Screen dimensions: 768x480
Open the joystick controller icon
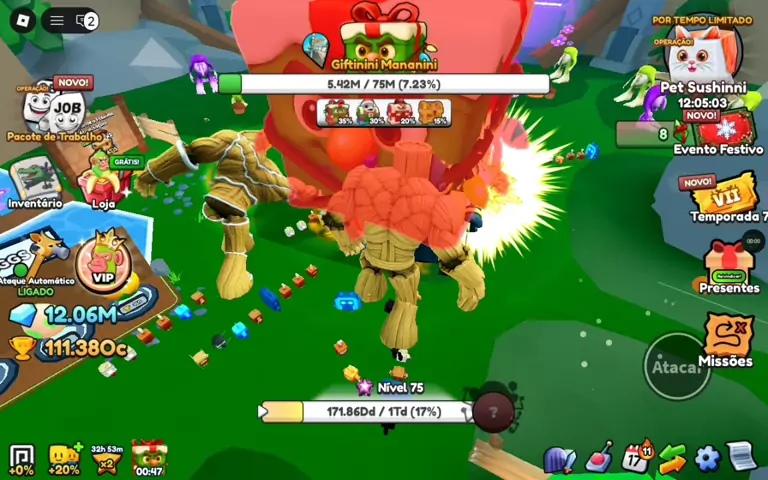pyautogui.click(x=599, y=458)
